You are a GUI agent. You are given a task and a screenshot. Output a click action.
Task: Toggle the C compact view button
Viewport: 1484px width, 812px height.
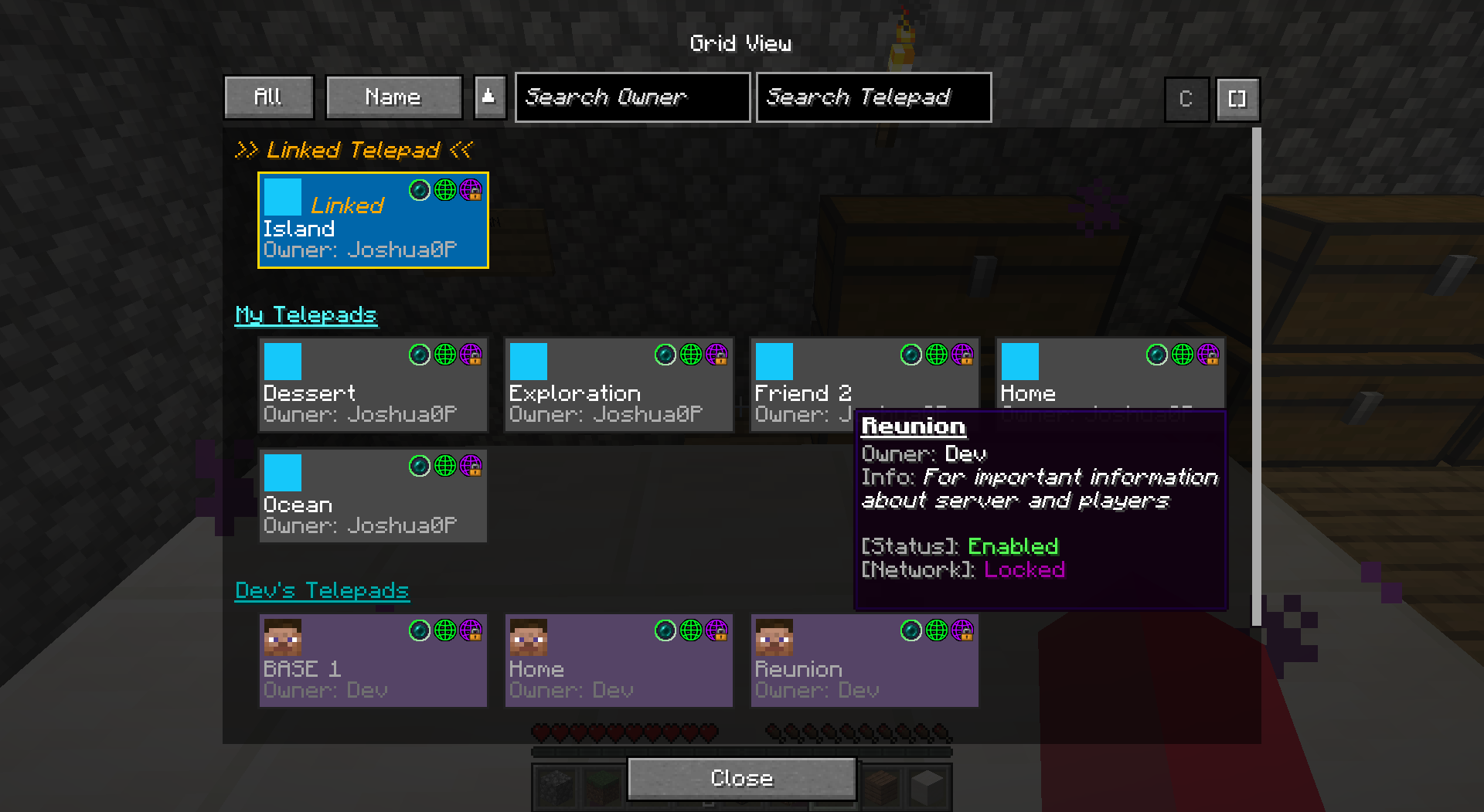1186,99
